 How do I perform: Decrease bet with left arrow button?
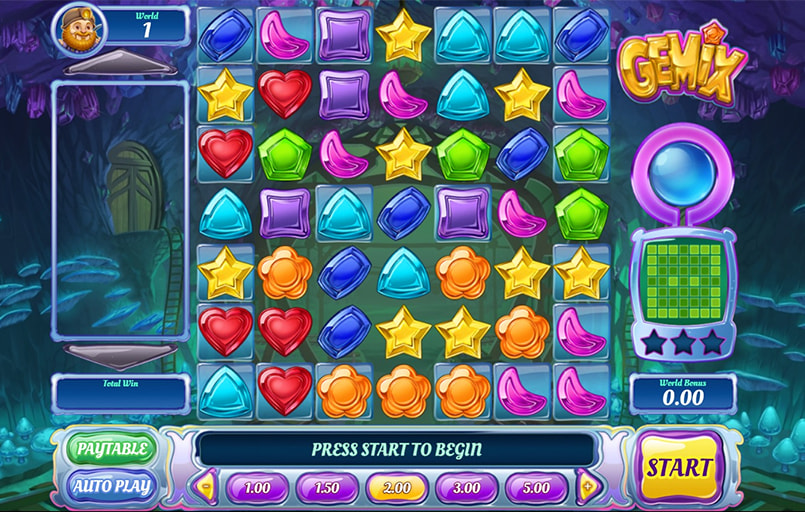point(207,488)
